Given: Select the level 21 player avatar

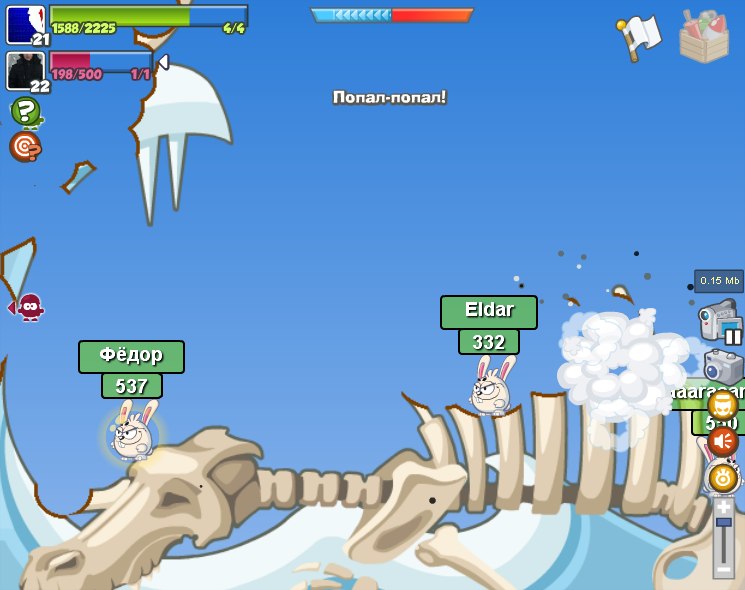Looking at the screenshot, I should [25, 24].
